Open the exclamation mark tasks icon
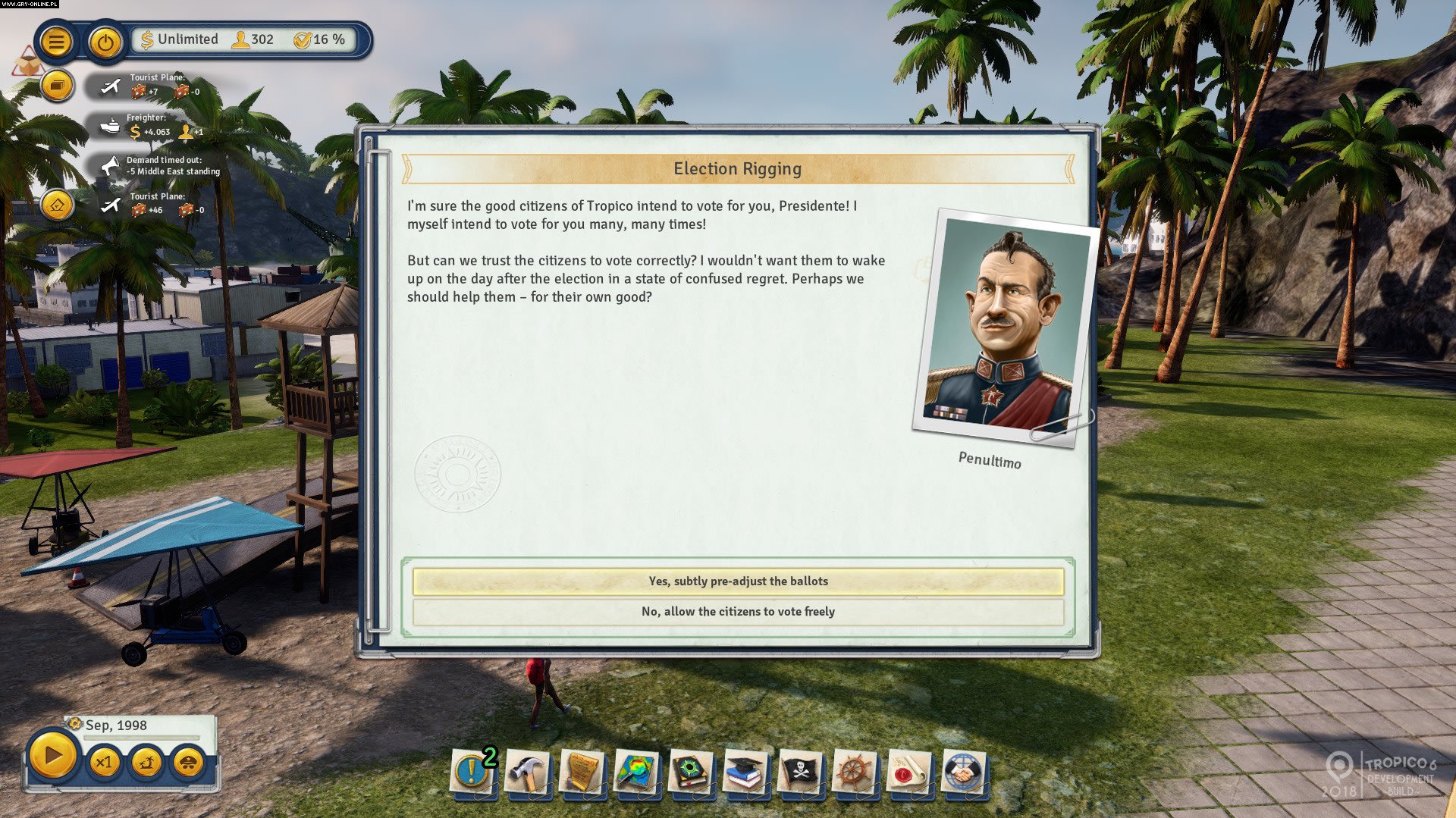The height and width of the screenshot is (818, 1456). coord(472,773)
